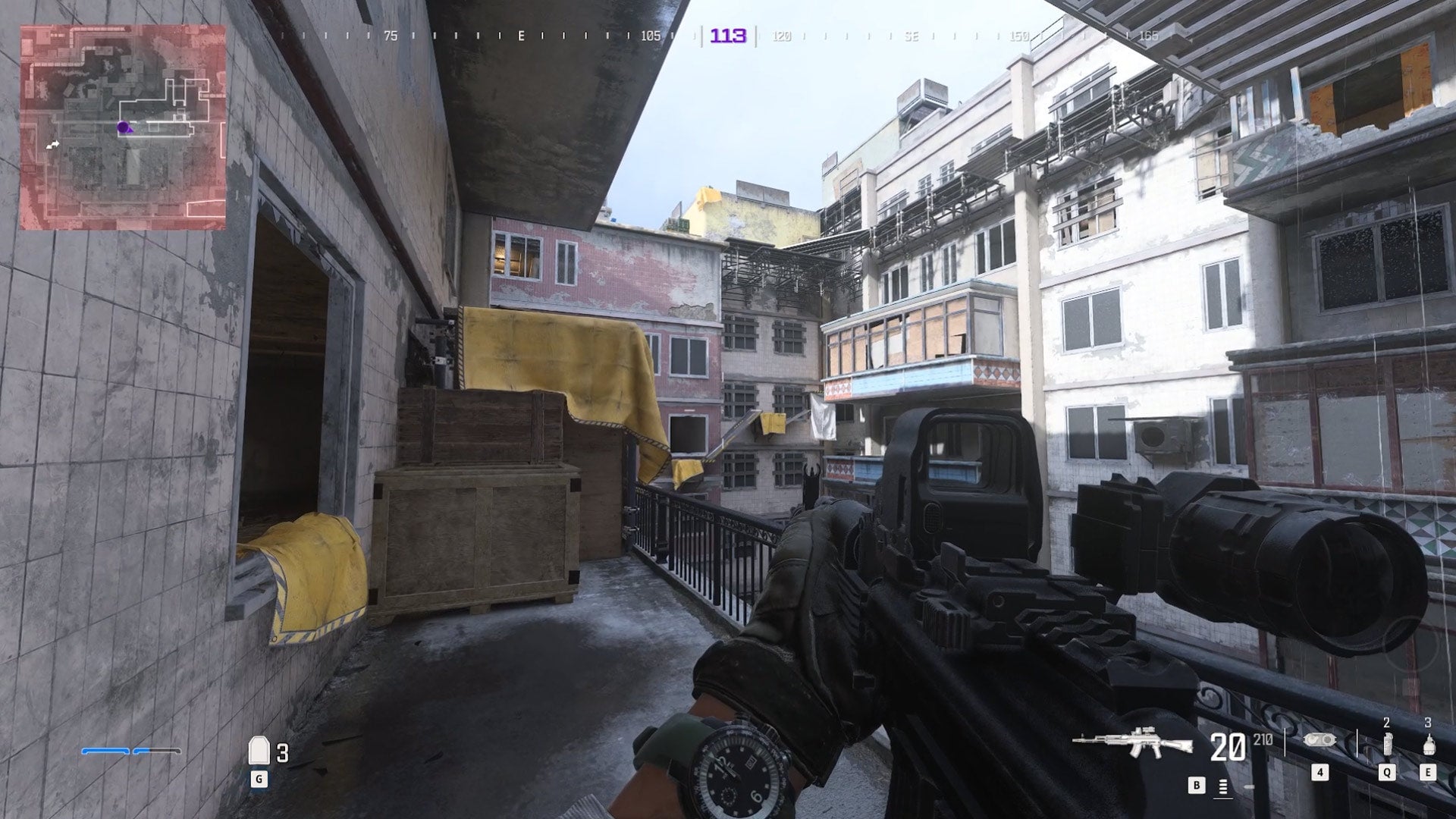
Task: Select the lethal grenade icon above E
Action: click(x=1429, y=743)
